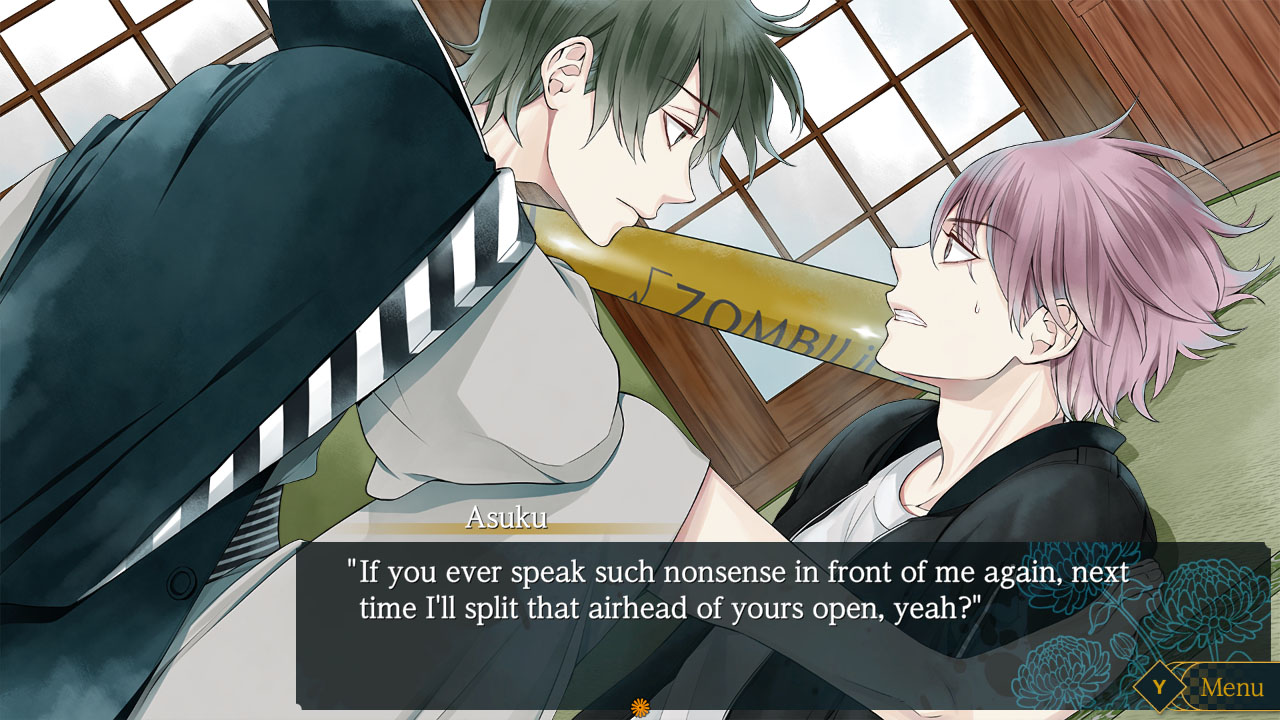Click the Asuku banner to expand character info
The width and height of the screenshot is (1280, 720).
click(505, 516)
